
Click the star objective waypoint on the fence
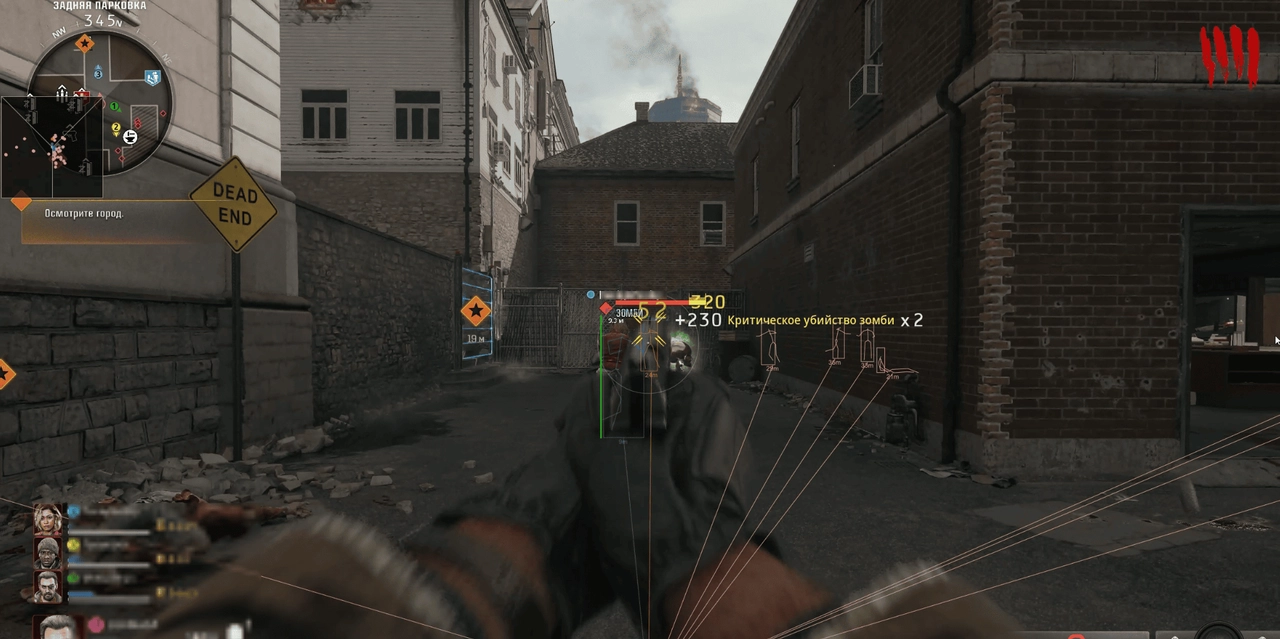(x=475, y=311)
